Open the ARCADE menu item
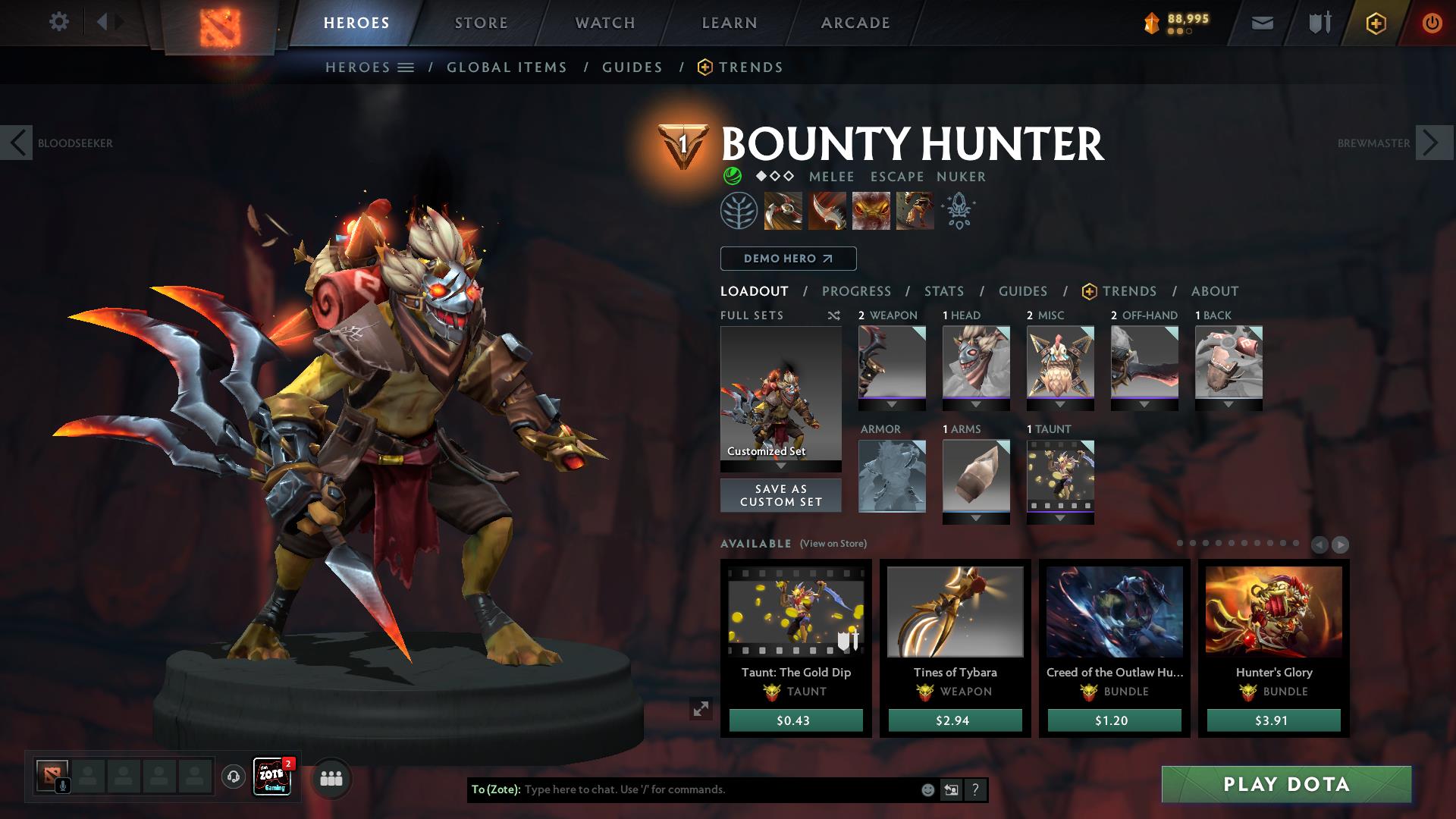 click(855, 23)
